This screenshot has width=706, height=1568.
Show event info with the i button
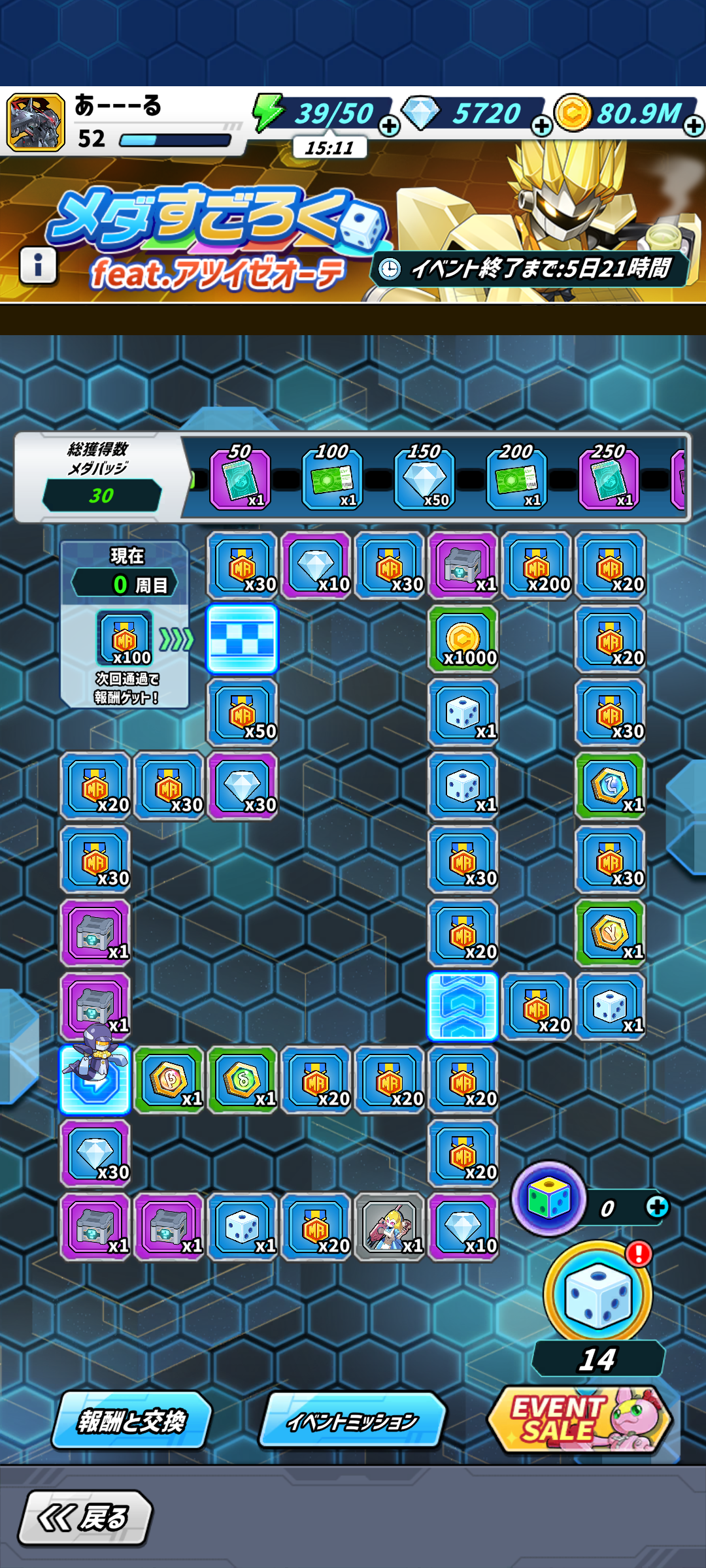pos(38,265)
